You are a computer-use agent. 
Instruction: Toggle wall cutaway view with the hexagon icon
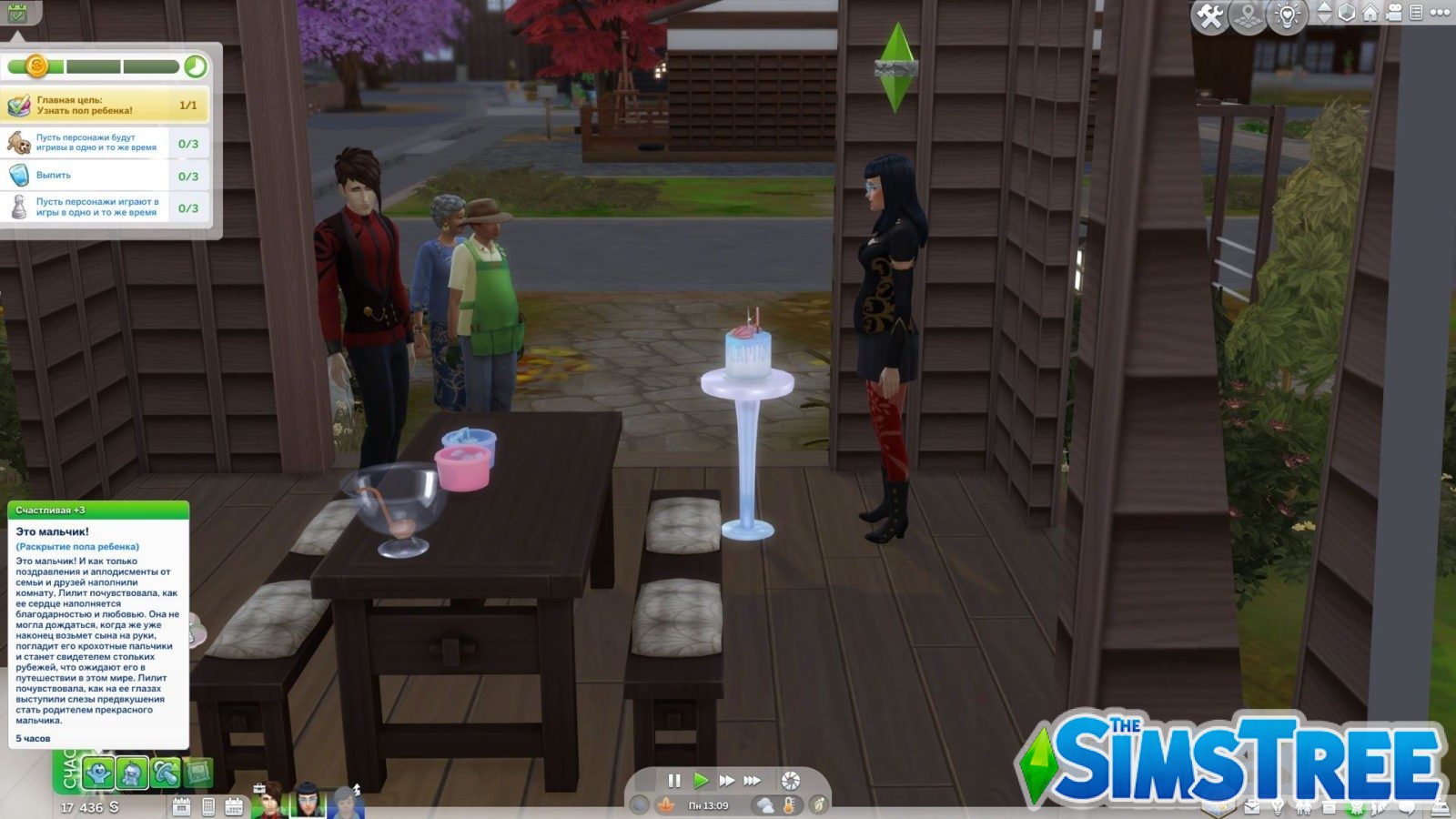(x=1346, y=14)
